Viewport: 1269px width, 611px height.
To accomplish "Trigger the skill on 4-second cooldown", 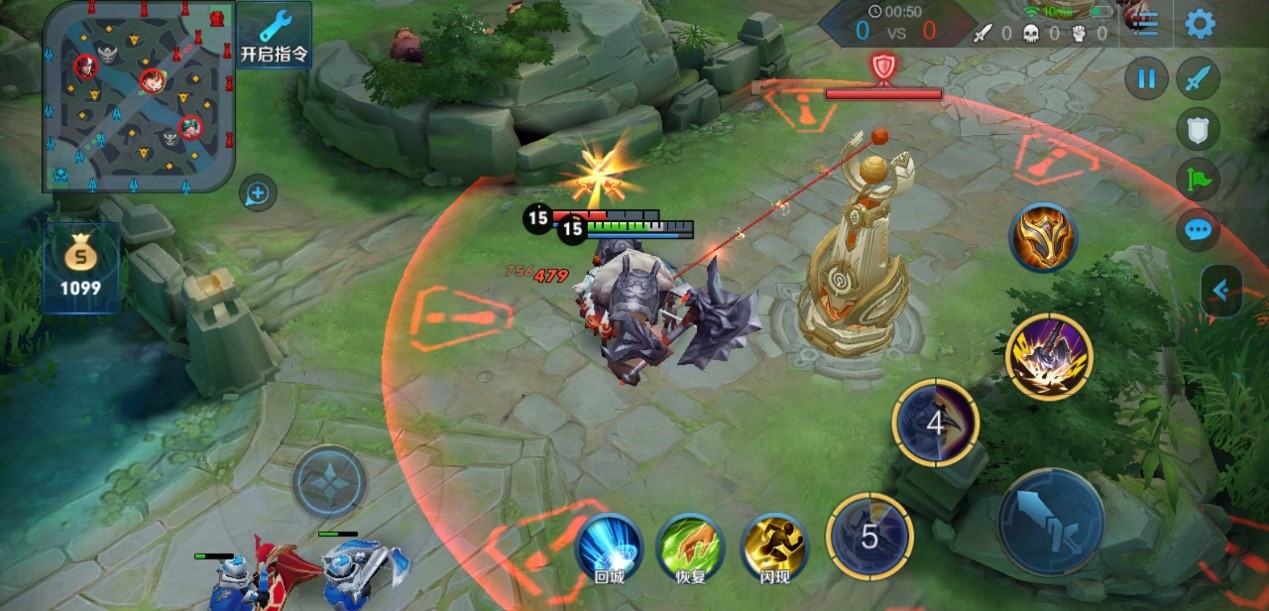I will [x=935, y=423].
